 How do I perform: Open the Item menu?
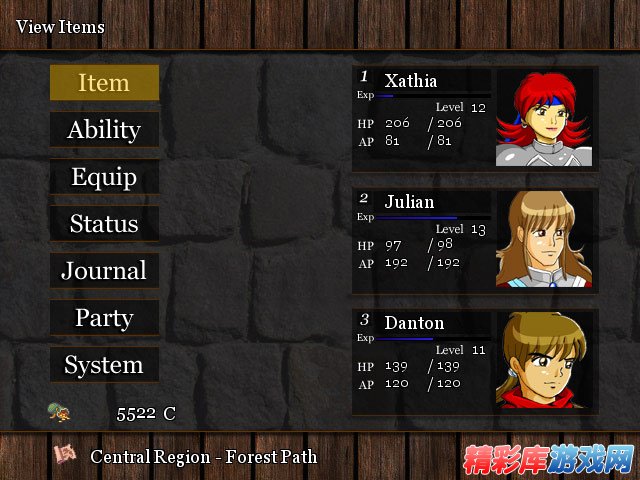coord(104,83)
